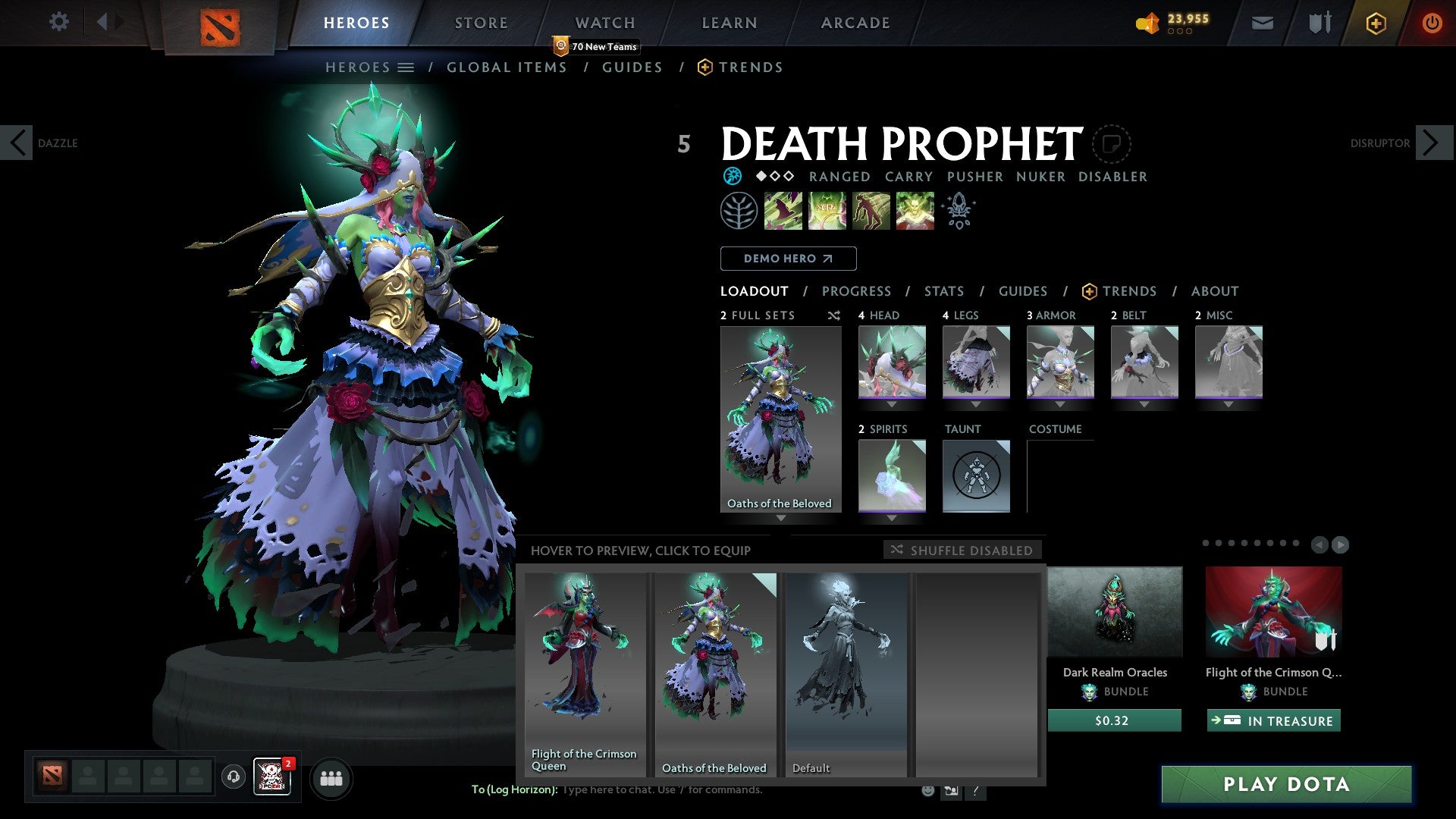
Task: Expand the 4 HEAD item slot
Action: 892,404
